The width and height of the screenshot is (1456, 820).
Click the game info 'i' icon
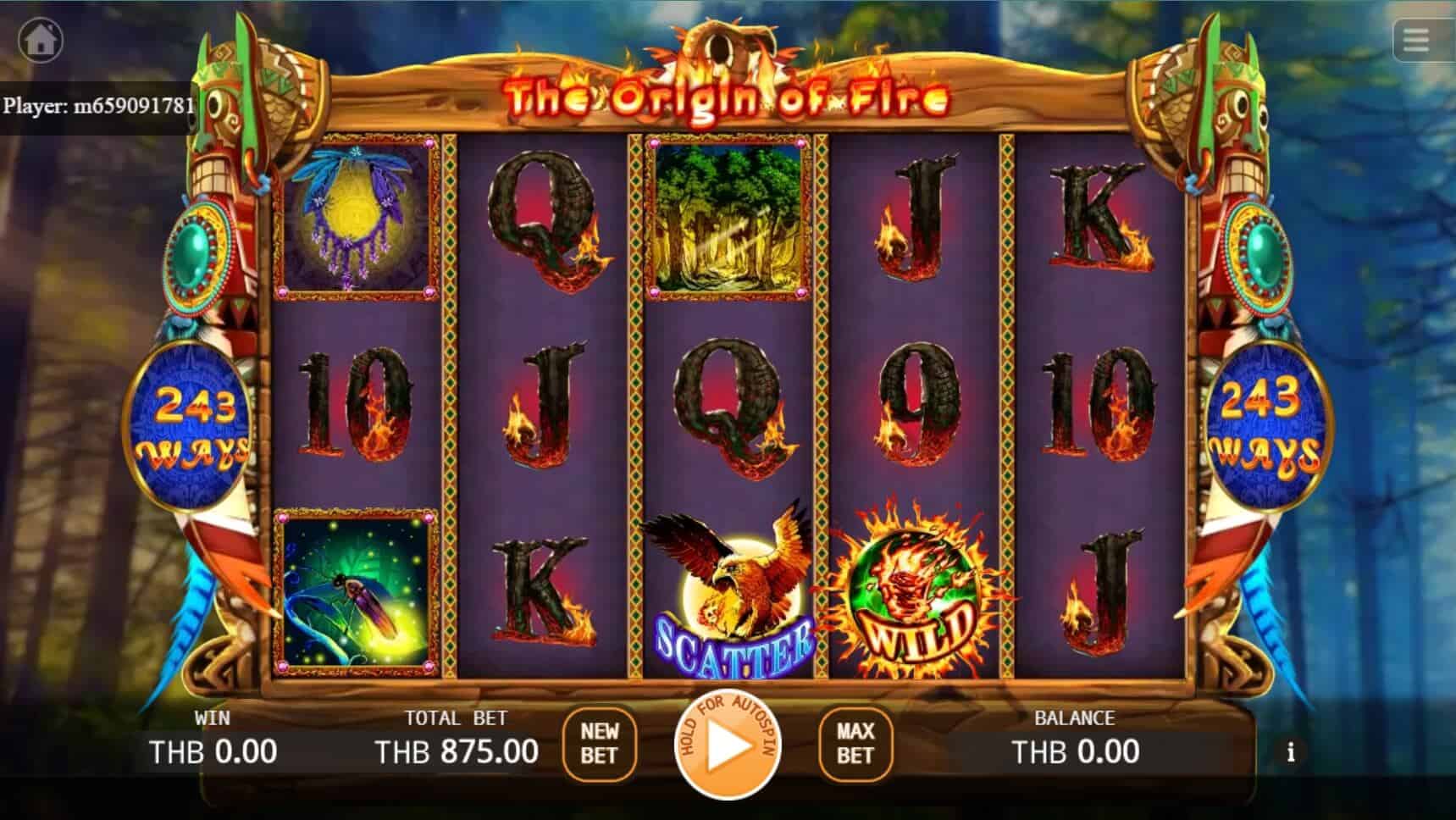coord(1291,751)
